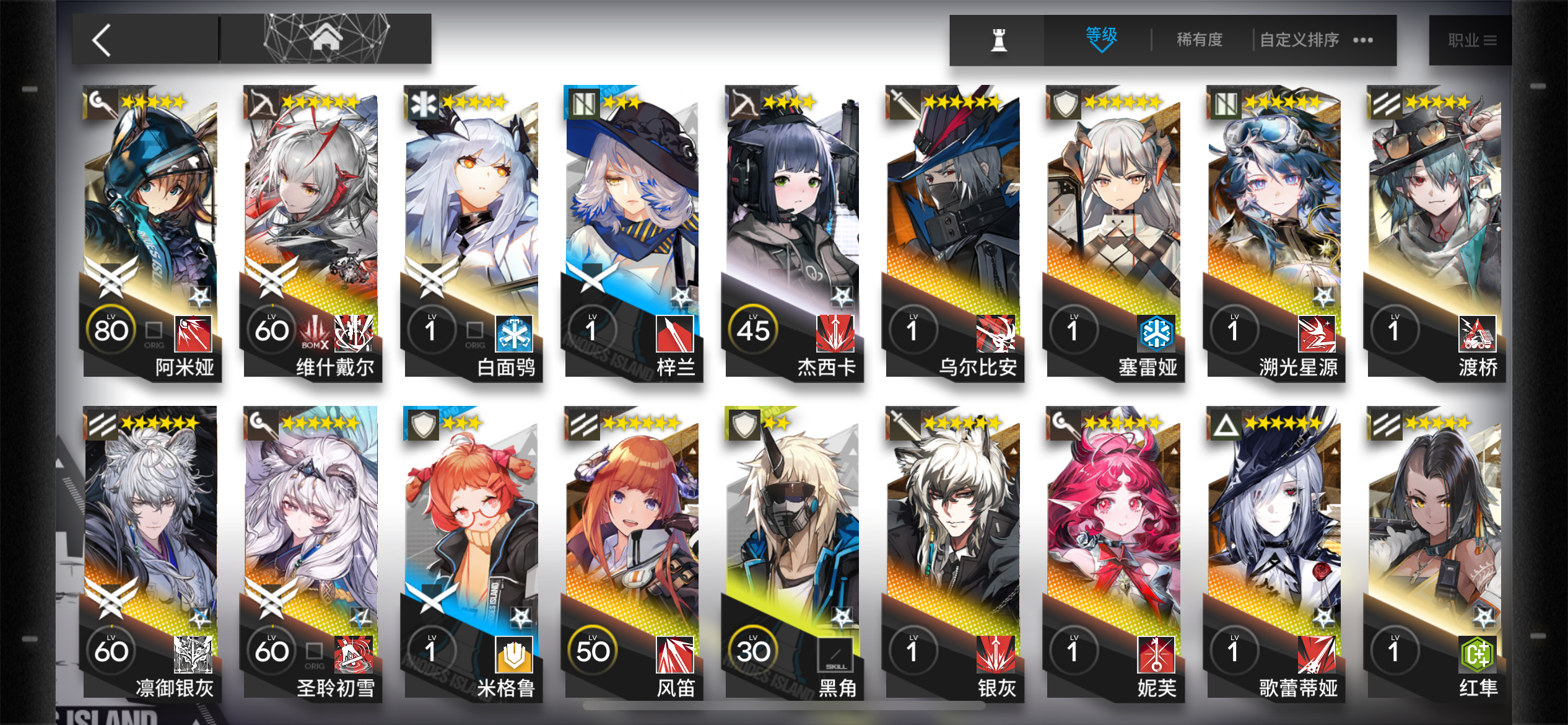Expand the ••• more sort options
Viewport: 1568px width, 725px height.
1362,40
